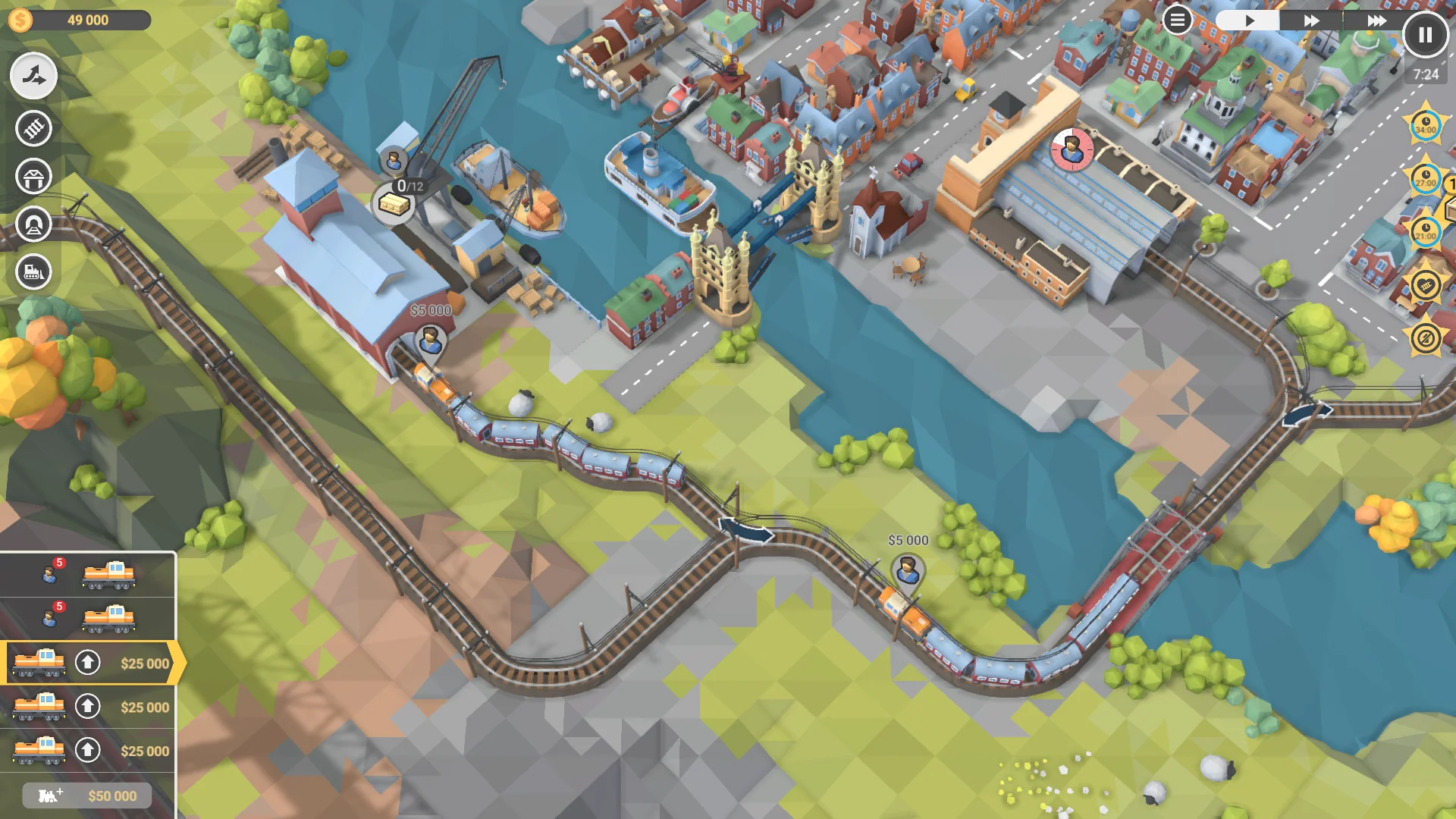
Task: Activate the triple-arrow fastest speed icon
Action: coord(1374,20)
